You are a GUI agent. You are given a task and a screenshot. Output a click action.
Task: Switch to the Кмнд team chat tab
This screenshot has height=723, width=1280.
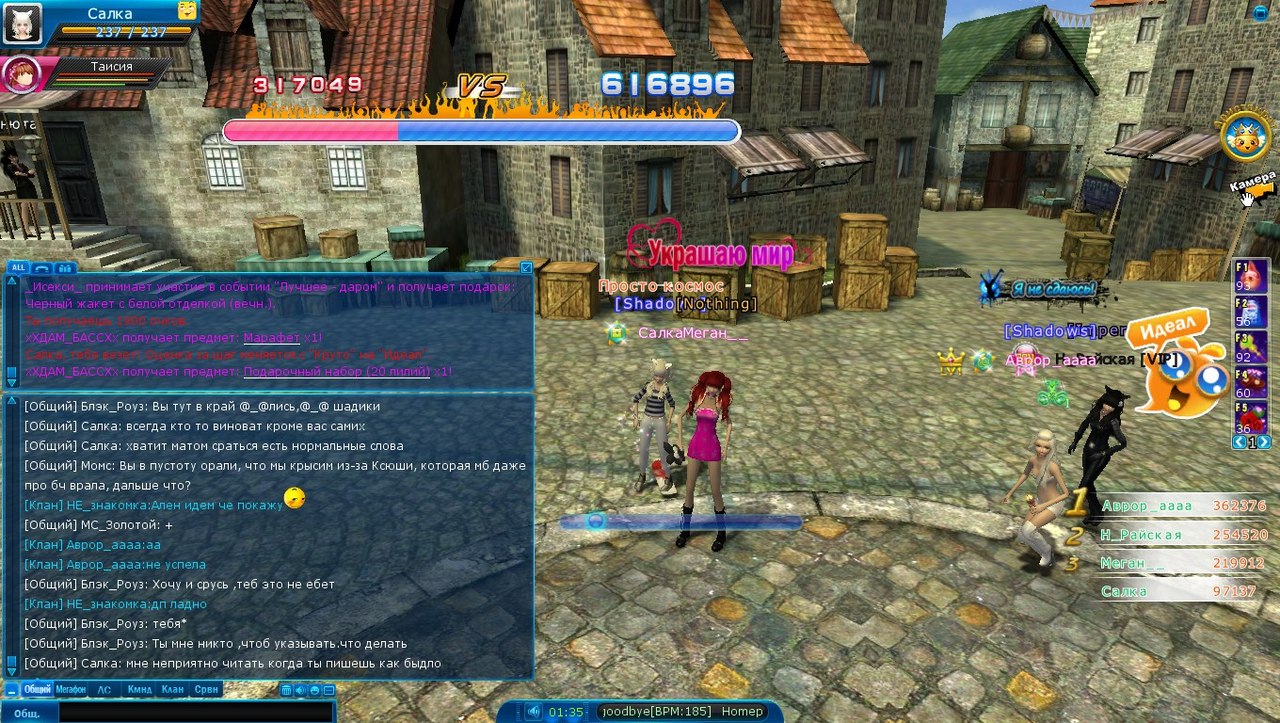point(139,689)
